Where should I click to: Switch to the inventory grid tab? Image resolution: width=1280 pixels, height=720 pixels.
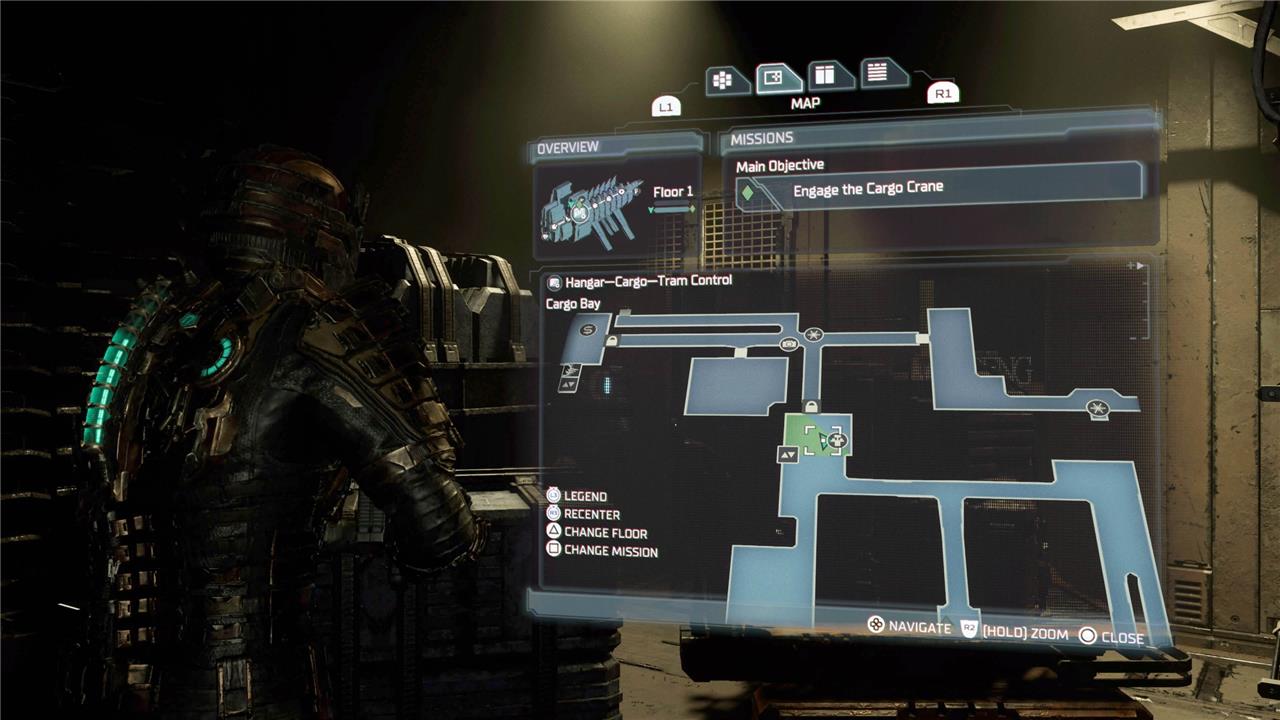tap(727, 79)
